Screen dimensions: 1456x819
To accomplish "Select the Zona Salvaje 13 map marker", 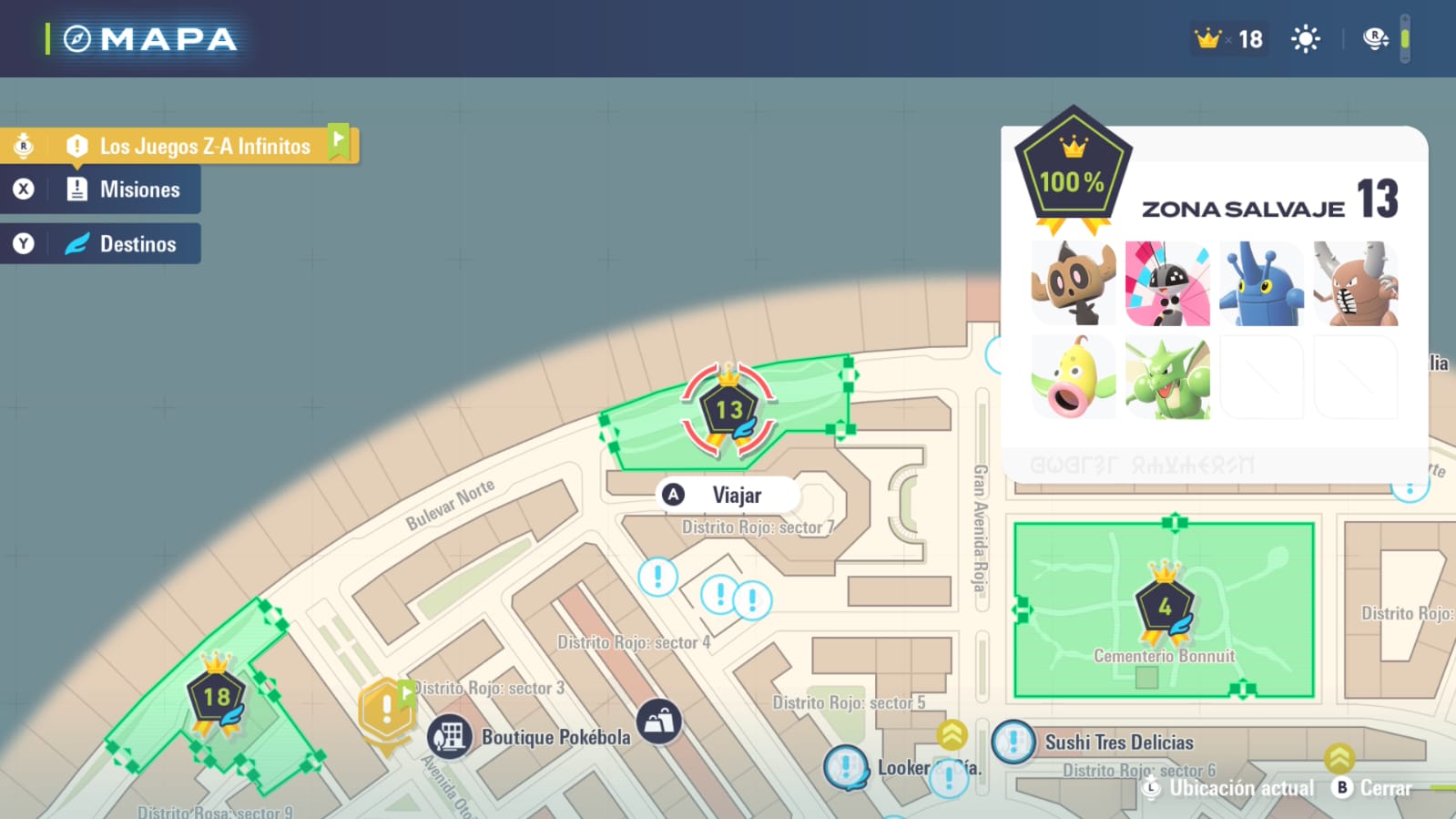I will [728, 409].
